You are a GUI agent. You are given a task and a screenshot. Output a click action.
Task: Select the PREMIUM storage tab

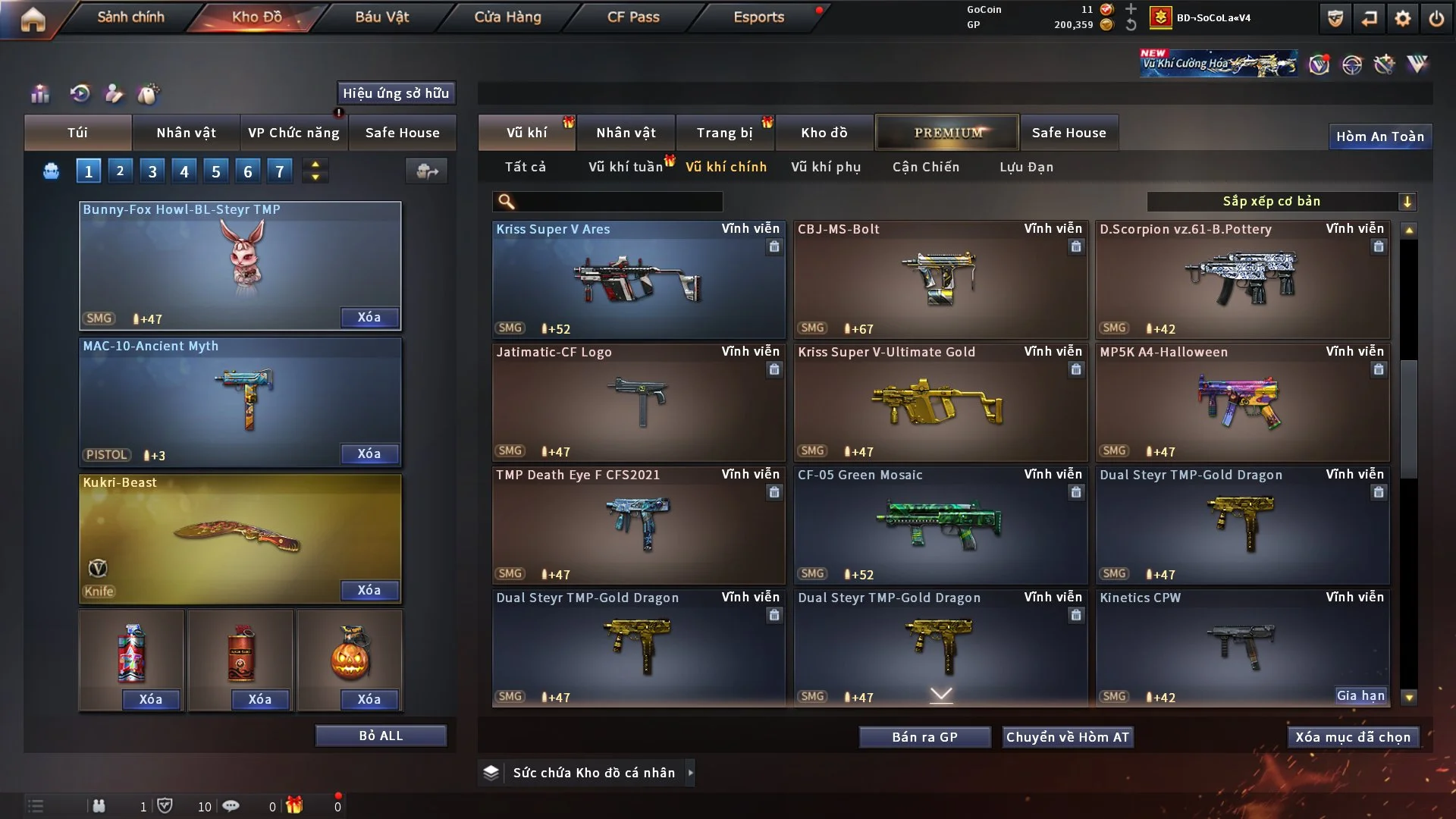point(947,133)
